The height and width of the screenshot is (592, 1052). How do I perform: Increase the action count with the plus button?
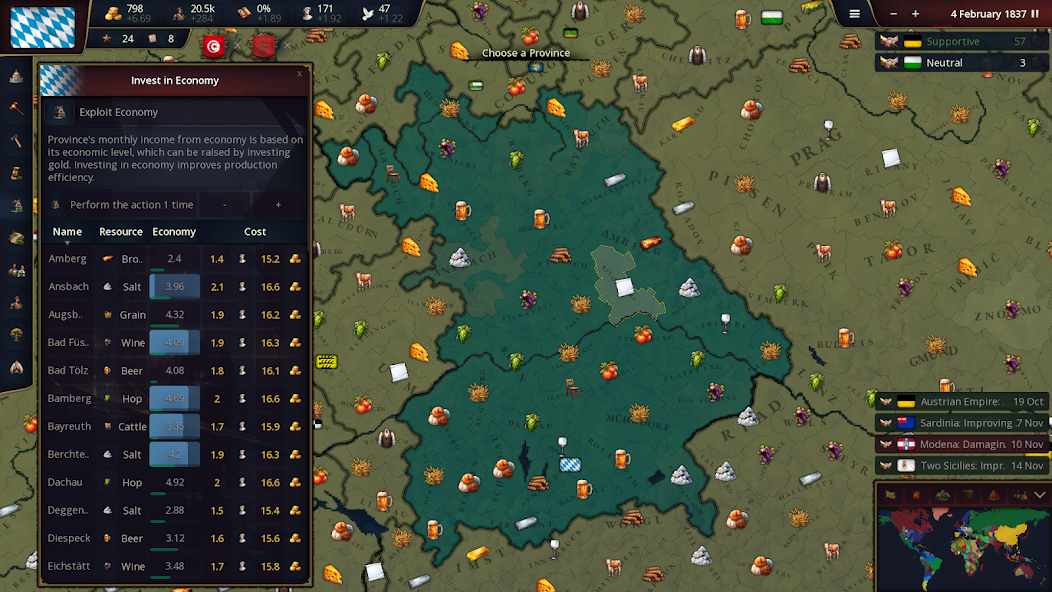[x=278, y=205]
